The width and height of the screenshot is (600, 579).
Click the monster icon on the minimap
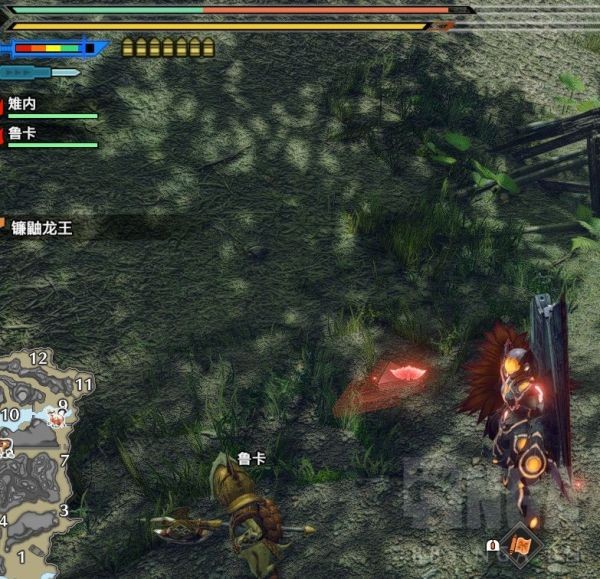57,419
